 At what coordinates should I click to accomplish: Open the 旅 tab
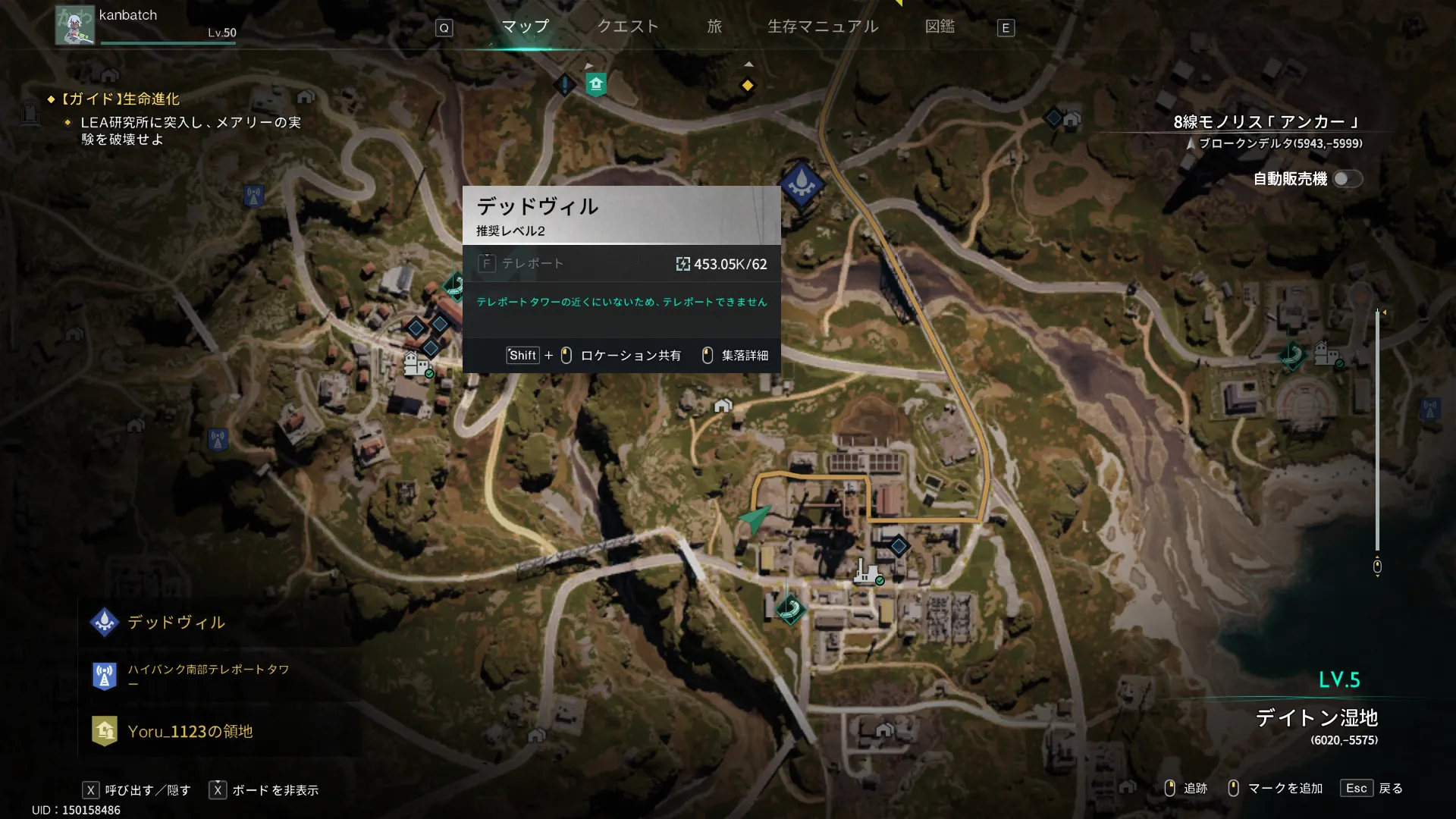point(714,27)
